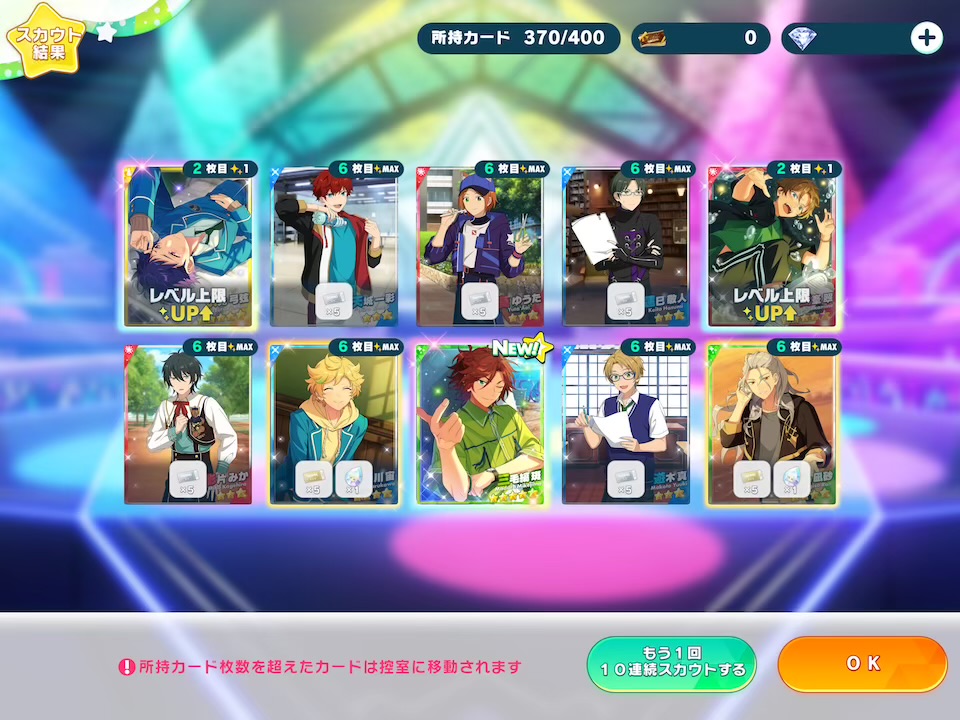Select the long-haired boy on orange background card

[x=772, y=425]
